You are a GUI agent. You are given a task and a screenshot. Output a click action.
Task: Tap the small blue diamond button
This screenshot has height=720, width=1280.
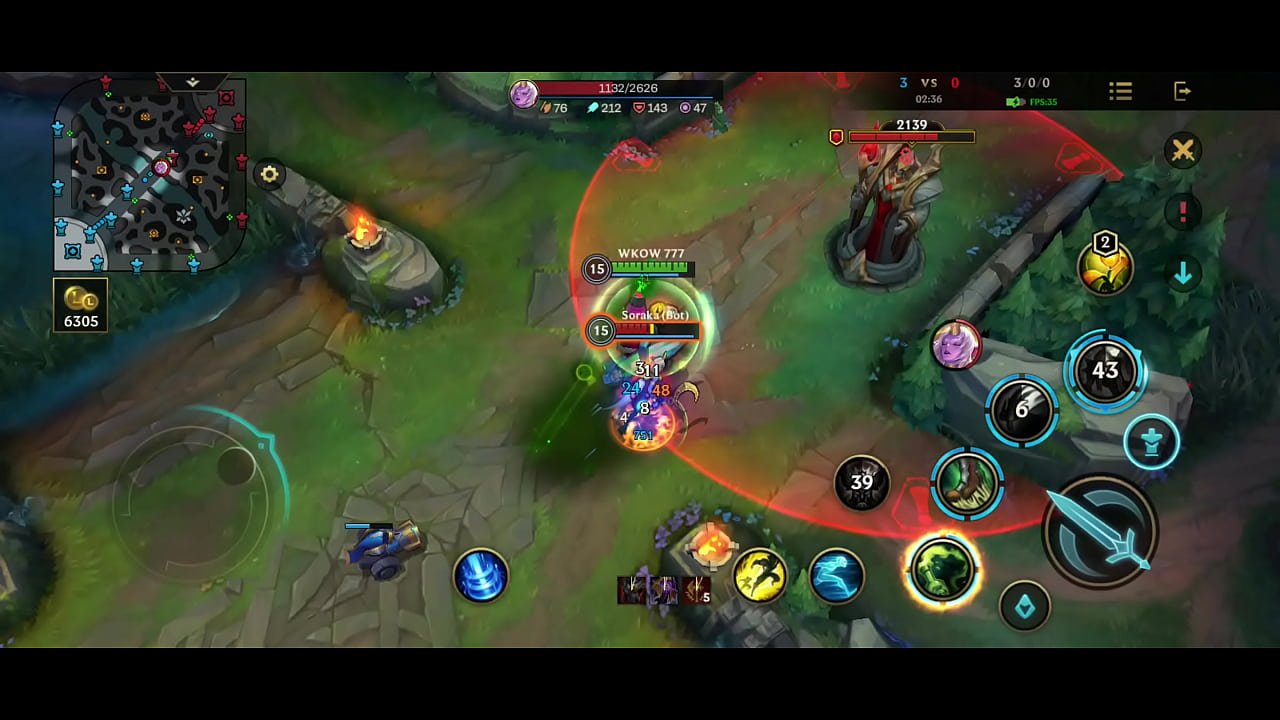pyautogui.click(x=1025, y=605)
